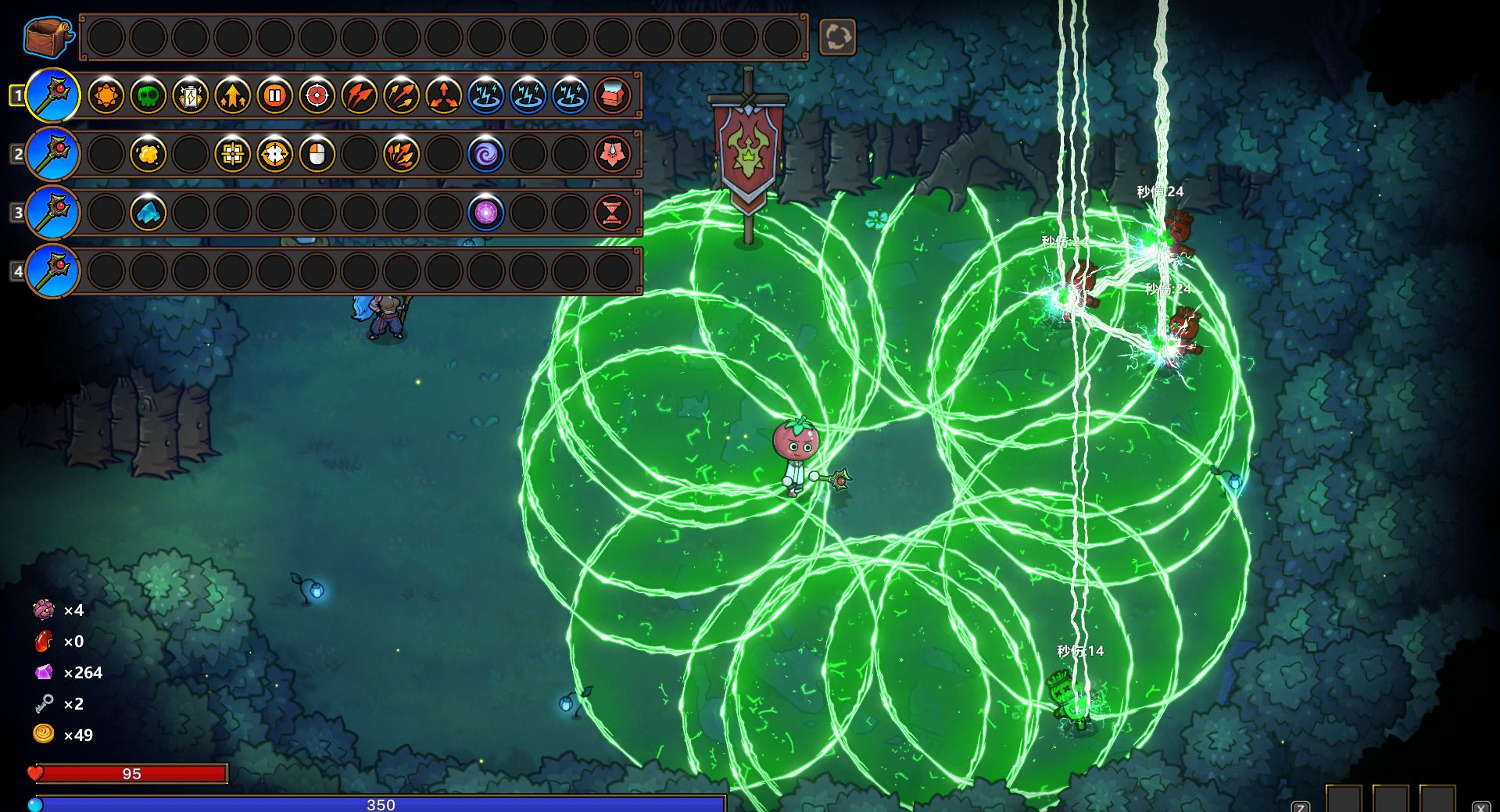Open the leather bag inventory icon
The height and width of the screenshot is (812, 1500).
pyautogui.click(x=48, y=37)
